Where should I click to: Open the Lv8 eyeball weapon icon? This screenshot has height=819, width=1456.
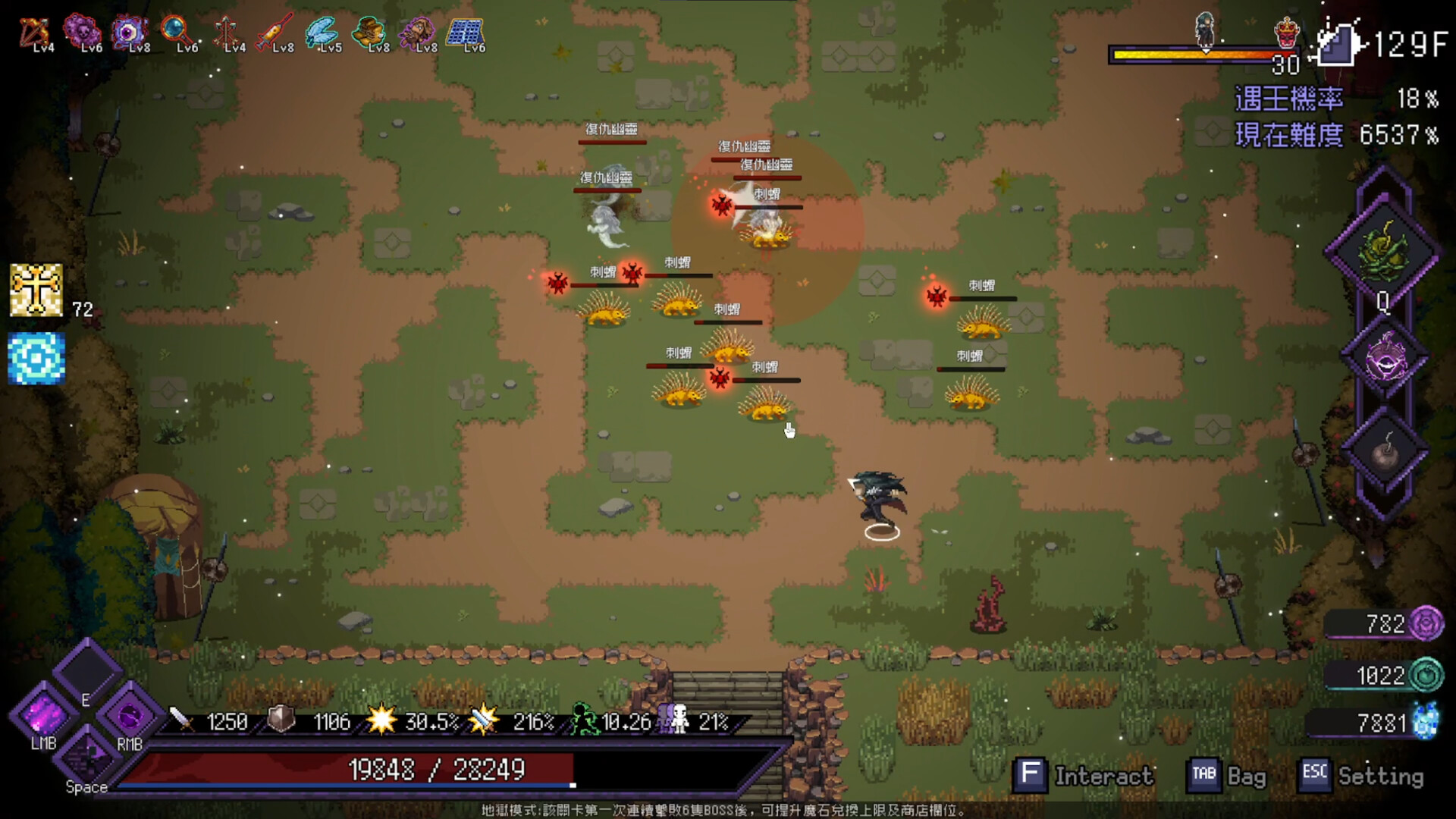point(129,30)
